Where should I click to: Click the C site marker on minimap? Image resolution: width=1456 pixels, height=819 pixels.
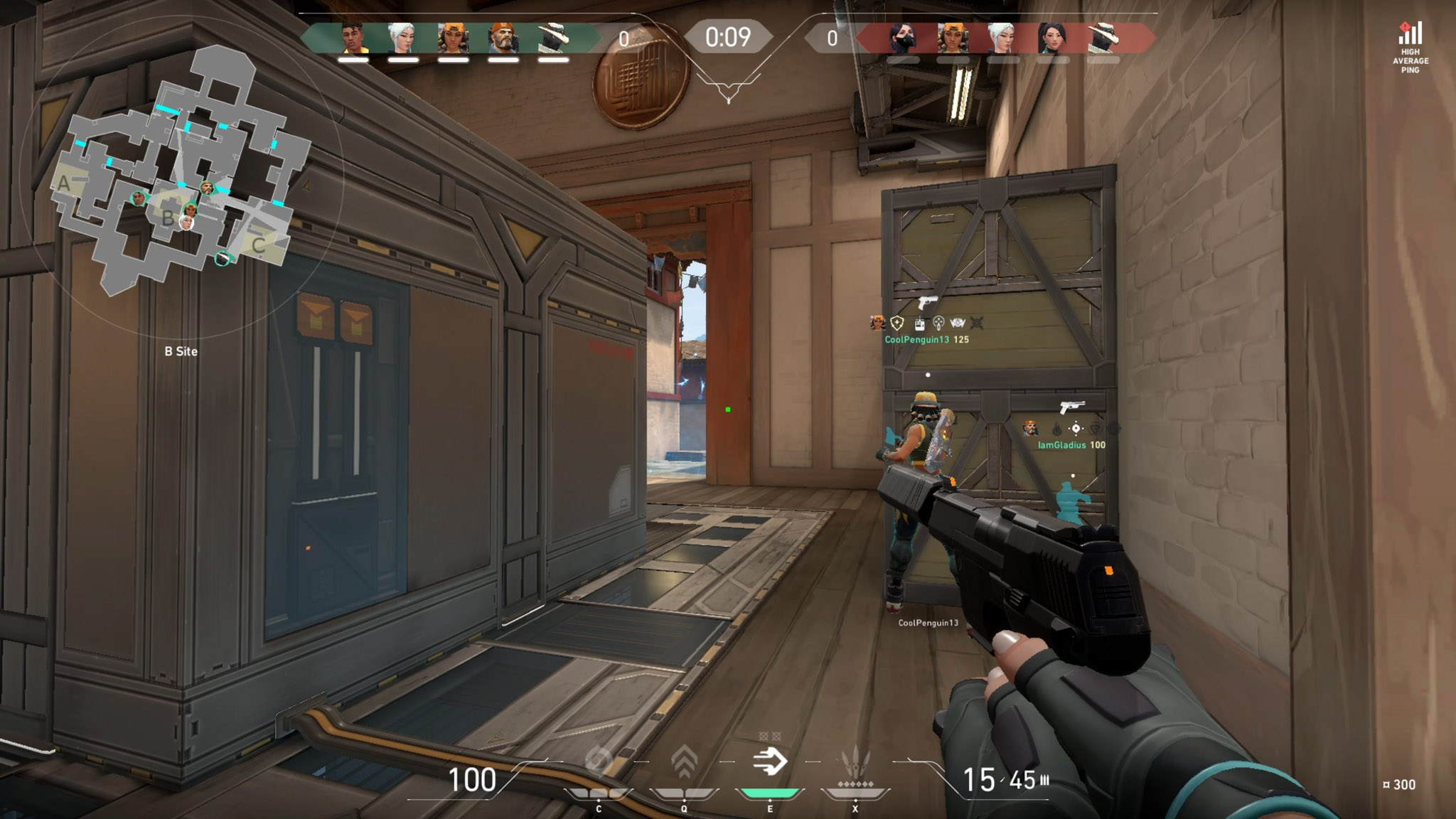pos(259,245)
